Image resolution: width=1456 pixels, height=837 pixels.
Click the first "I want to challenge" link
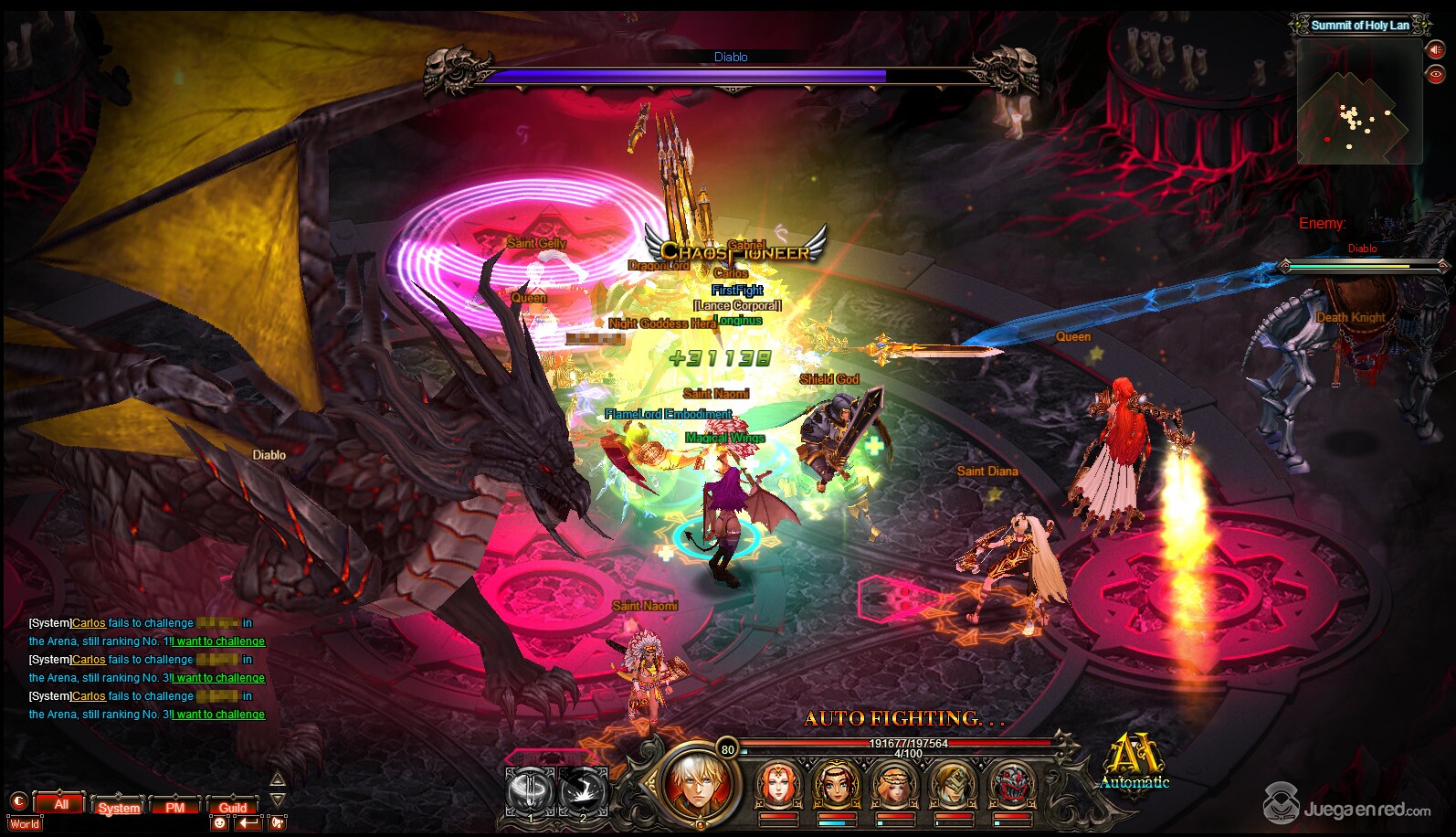[219, 641]
